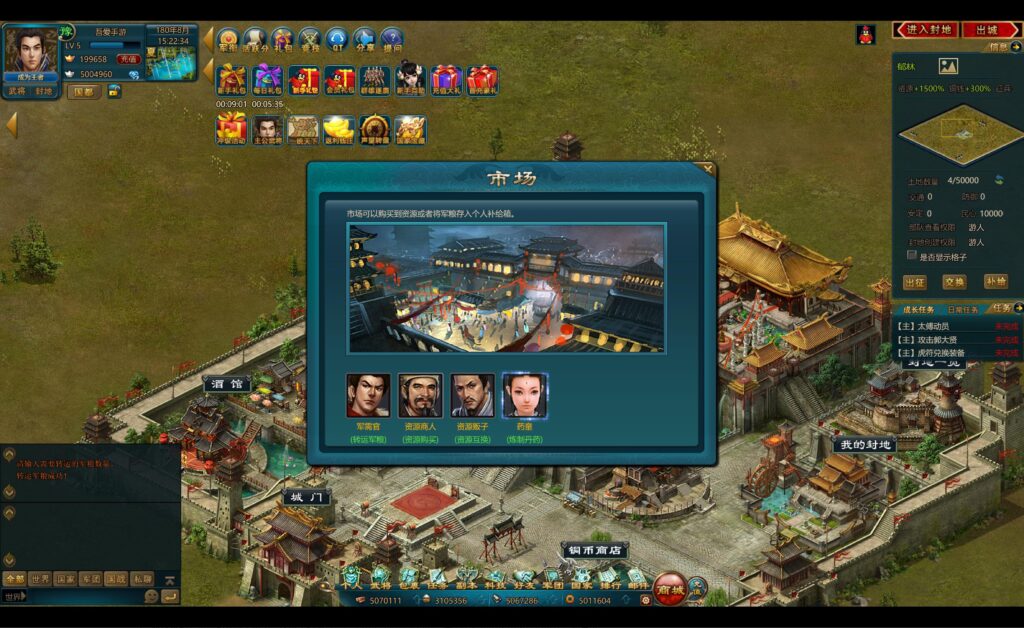1024x628 pixels.
Task: Click the 进入封地 enter fief button
Action: 925,30
